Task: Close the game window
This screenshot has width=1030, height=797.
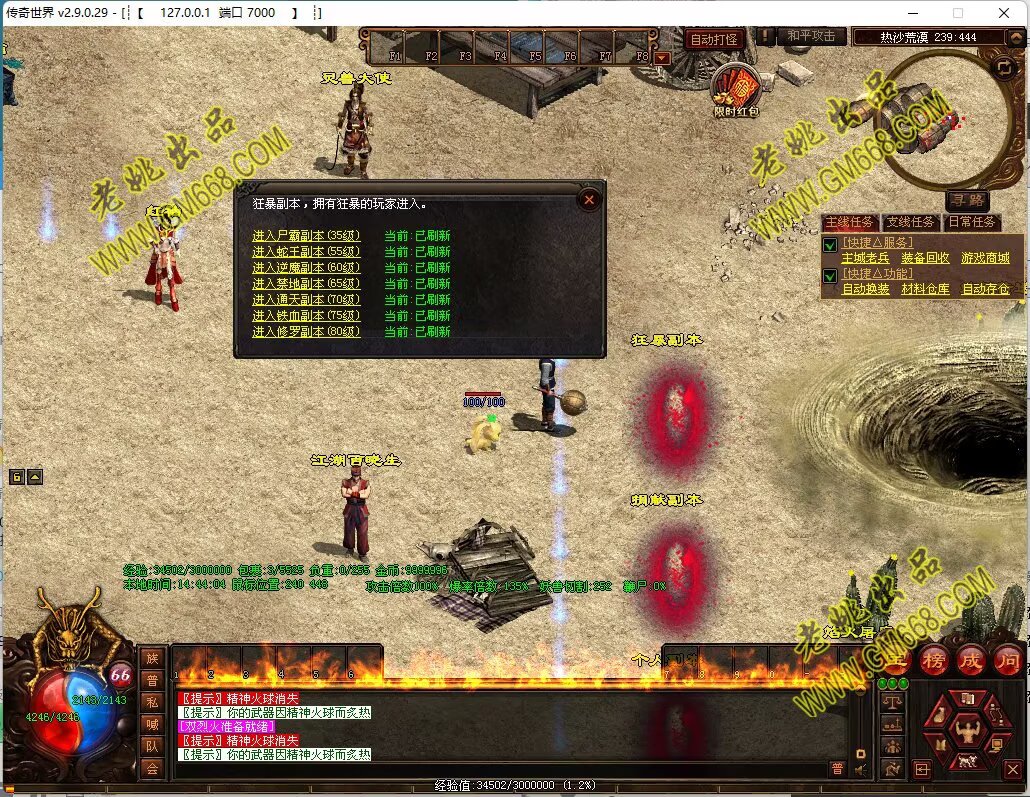Action: [x=1004, y=13]
